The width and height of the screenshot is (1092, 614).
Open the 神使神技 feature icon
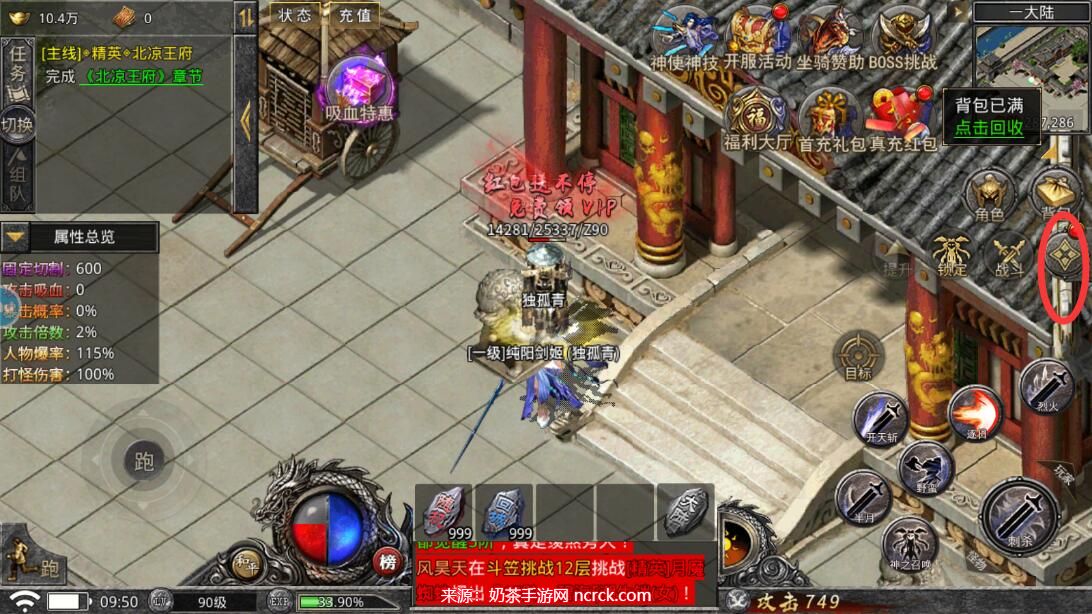[x=684, y=36]
